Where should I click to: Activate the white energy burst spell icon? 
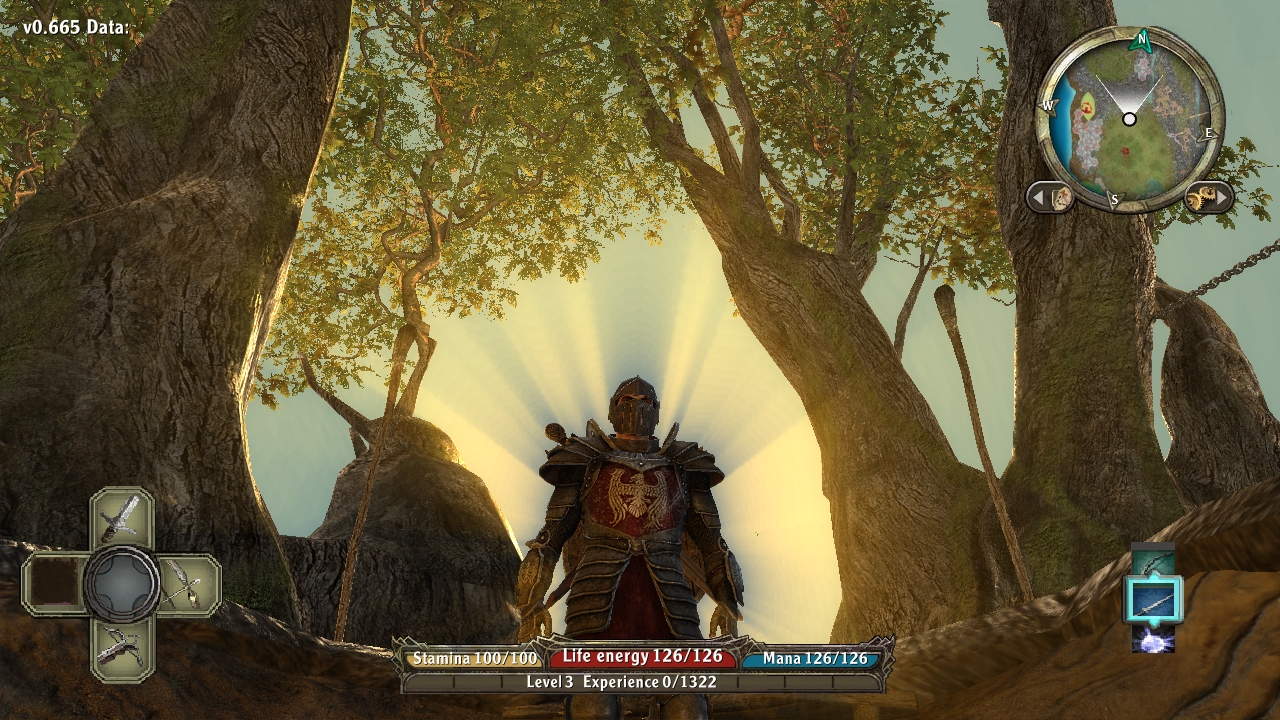click(1153, 638)
